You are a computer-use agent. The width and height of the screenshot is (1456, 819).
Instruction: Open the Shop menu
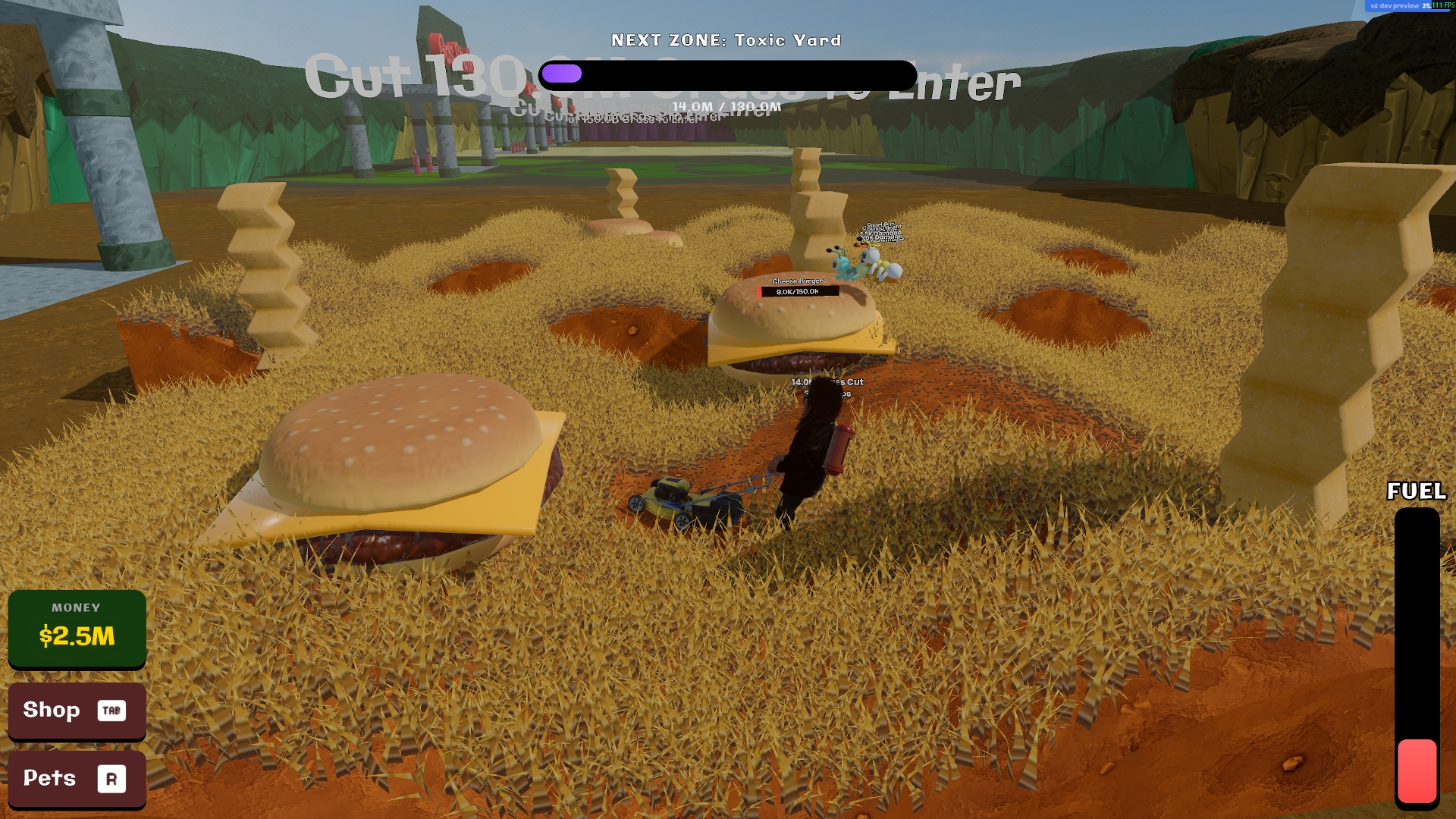pos(76,711)
